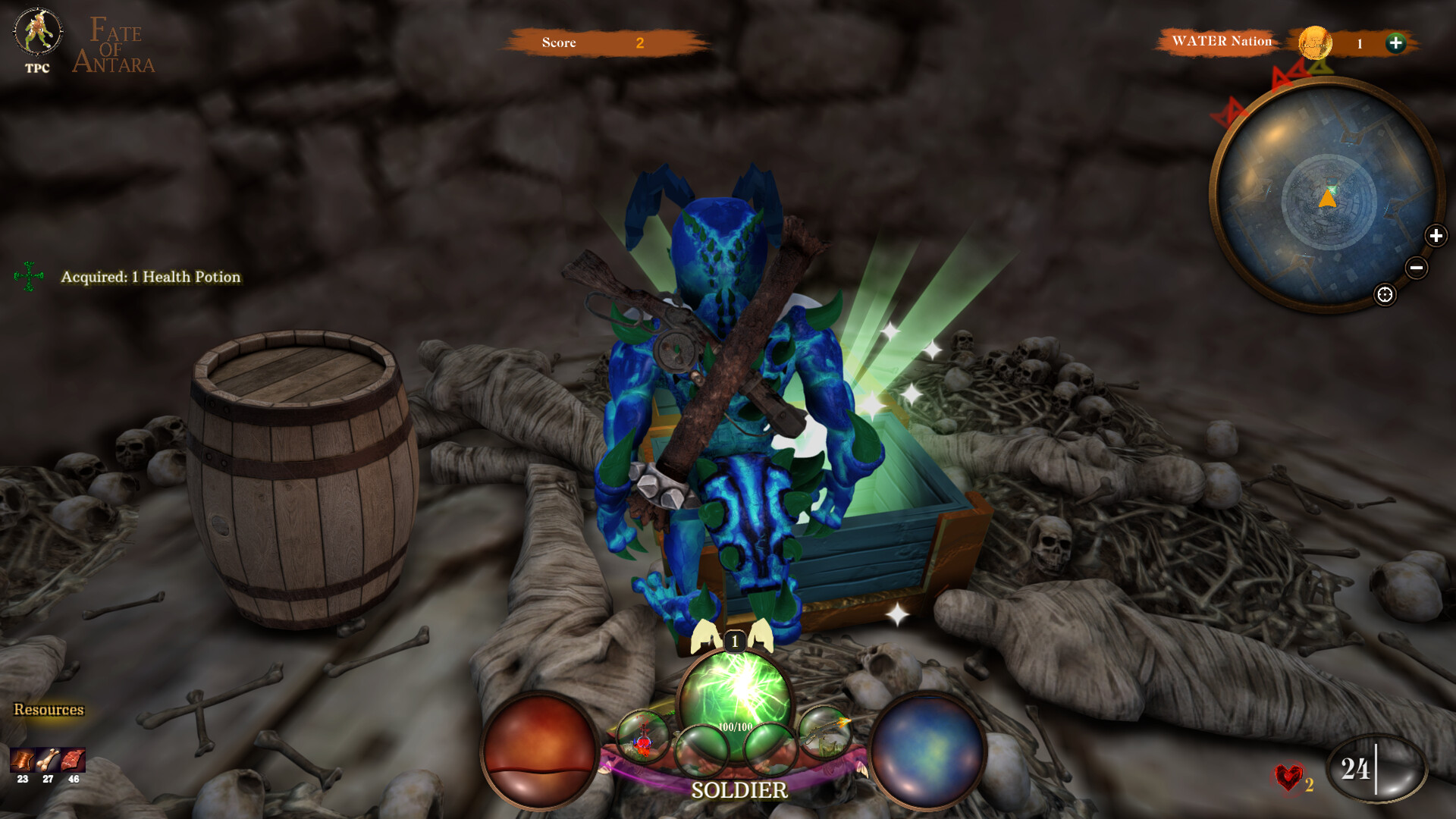Image resolution: width=1456 pixels, height=819 pixels.
Task: Click the gold coin currency icon
Action: coord(1314,44)
